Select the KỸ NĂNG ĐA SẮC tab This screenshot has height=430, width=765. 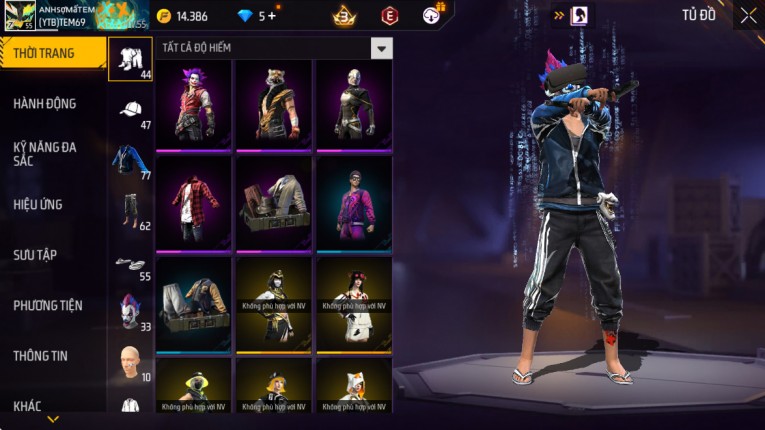point(45,154)
